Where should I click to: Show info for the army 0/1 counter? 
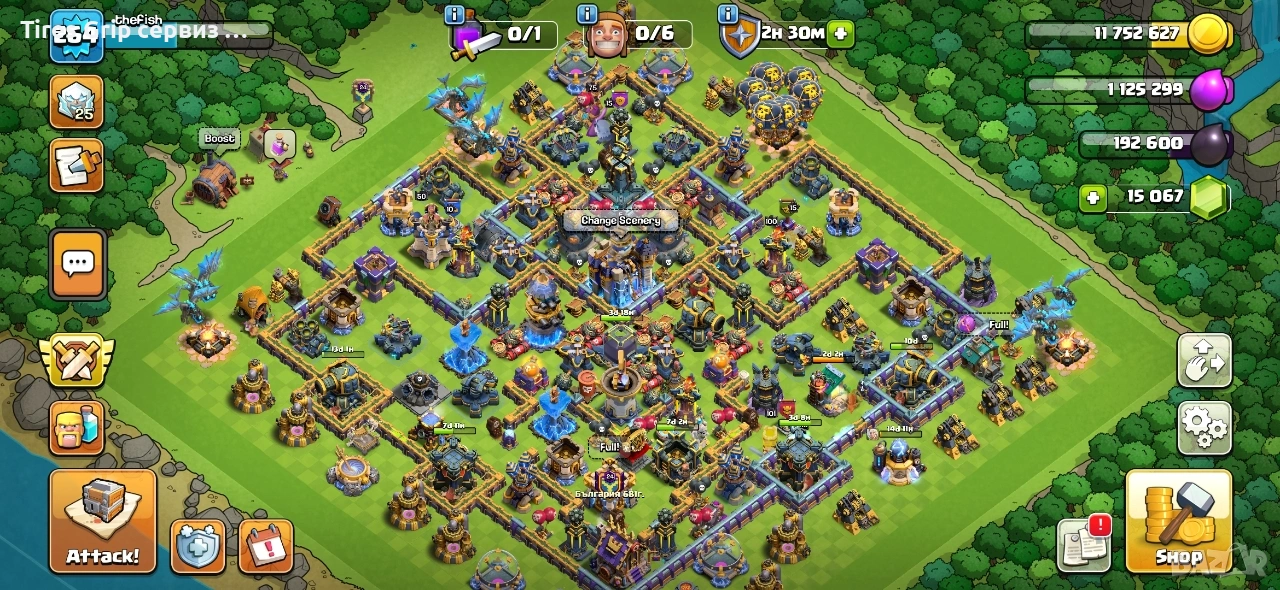point(454,15)
